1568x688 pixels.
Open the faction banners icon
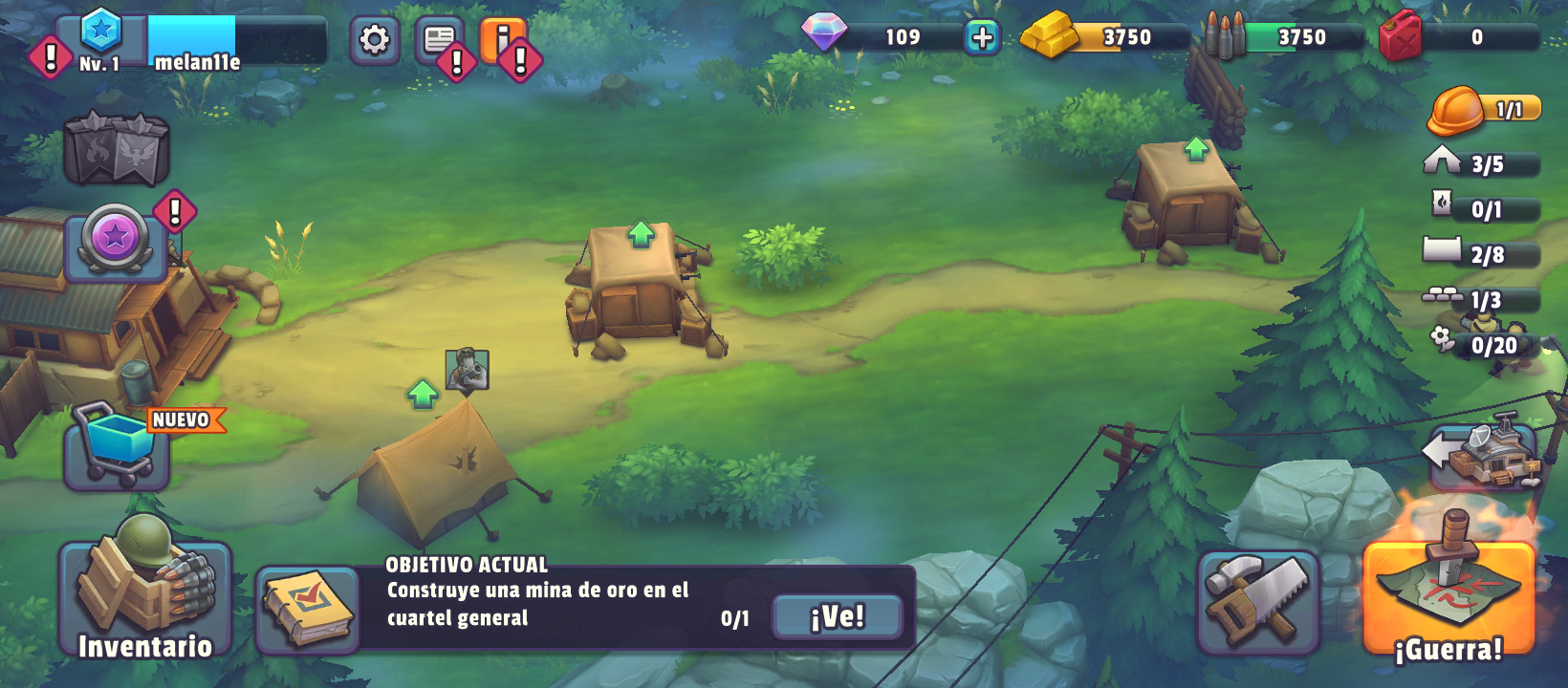[117, 150]
